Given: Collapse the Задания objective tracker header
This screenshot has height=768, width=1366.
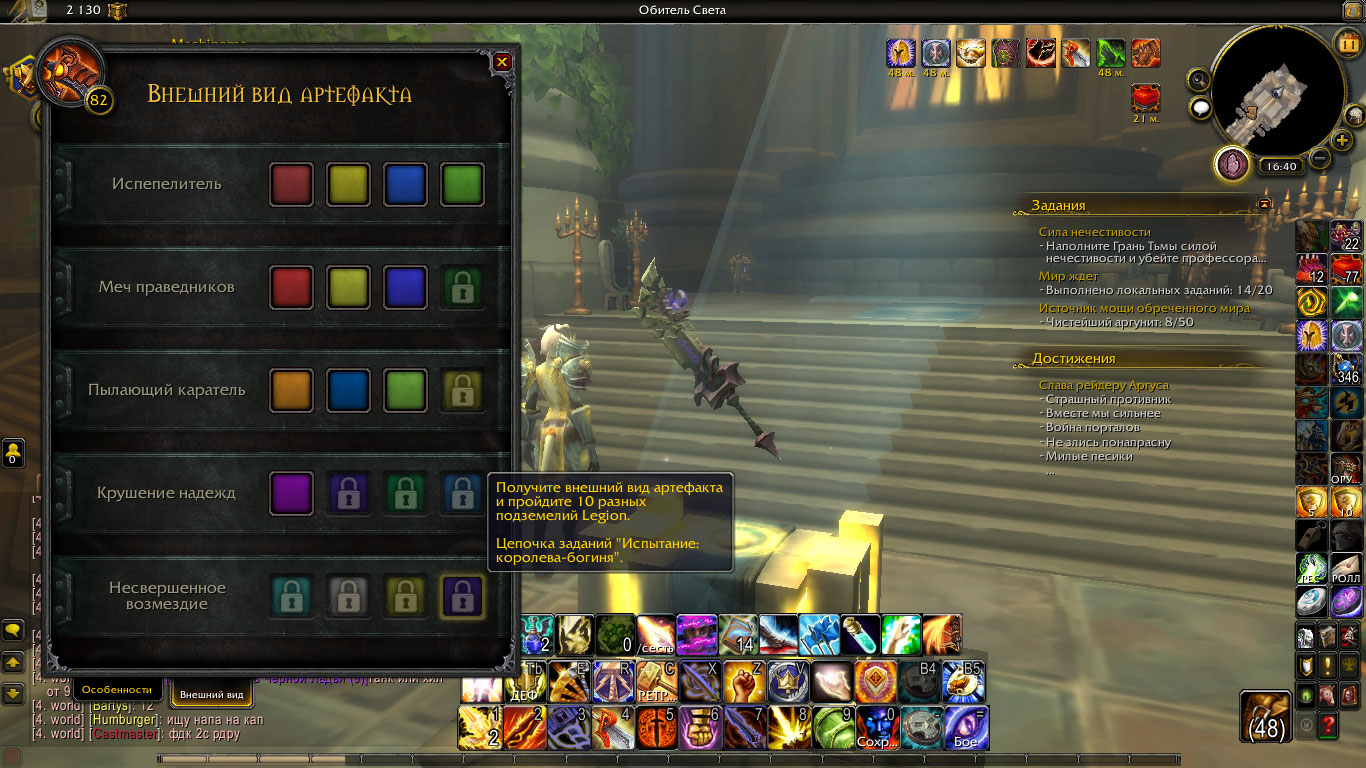Looking at the screenshot, I should click(x=1264, y=204).
